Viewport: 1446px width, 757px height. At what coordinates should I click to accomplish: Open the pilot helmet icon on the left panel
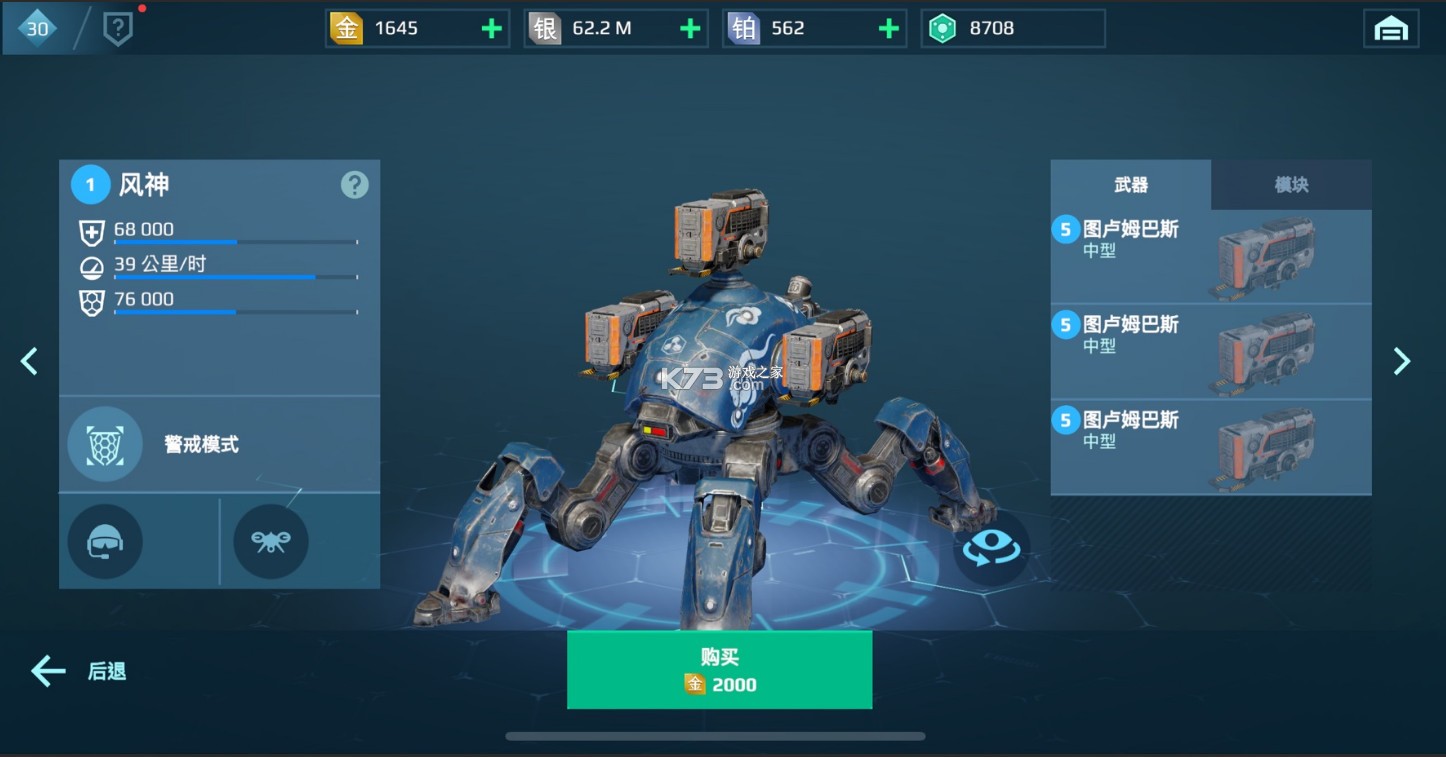coord(104,541)
